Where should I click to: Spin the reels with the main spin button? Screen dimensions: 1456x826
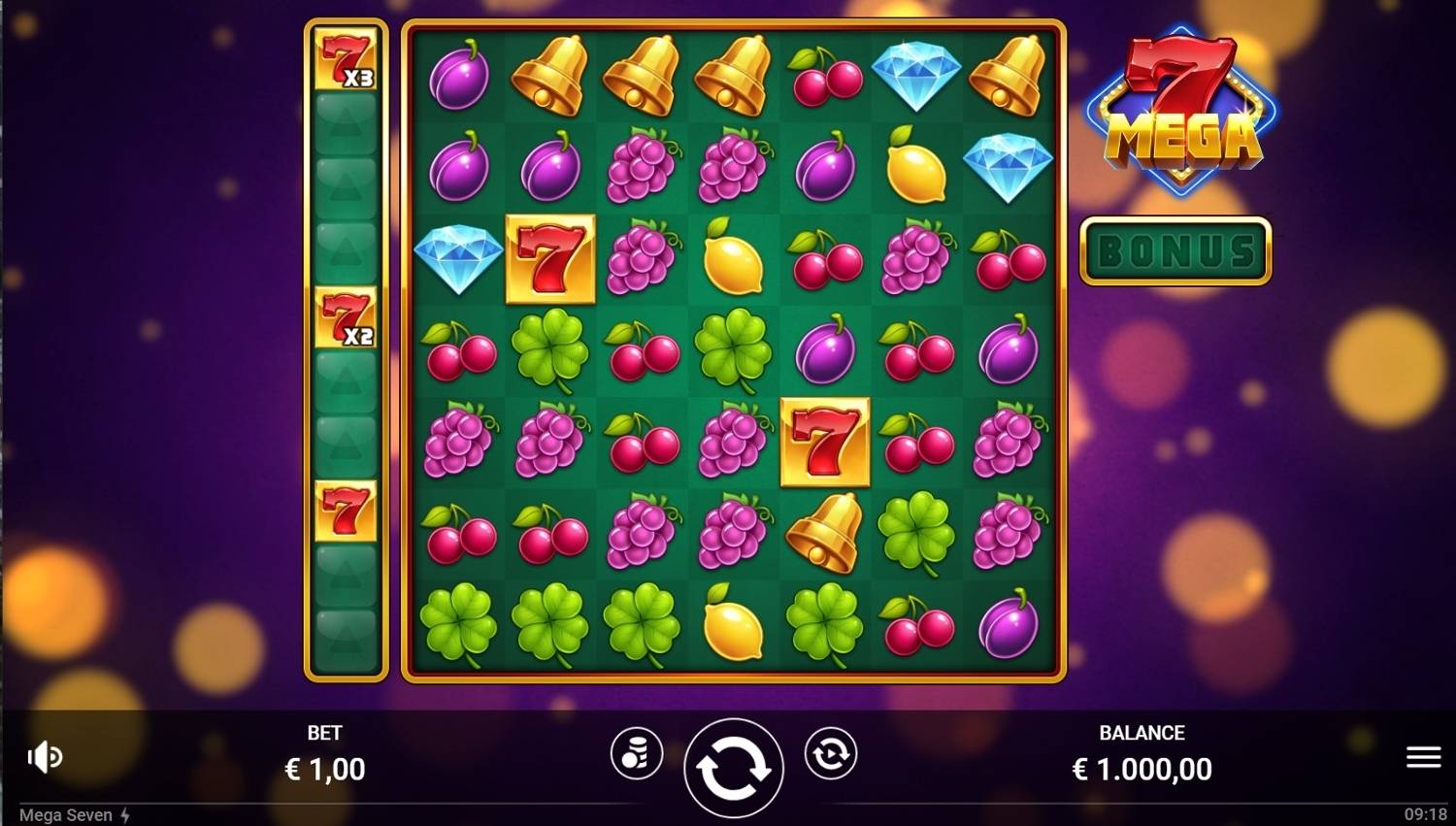point(733,767)
